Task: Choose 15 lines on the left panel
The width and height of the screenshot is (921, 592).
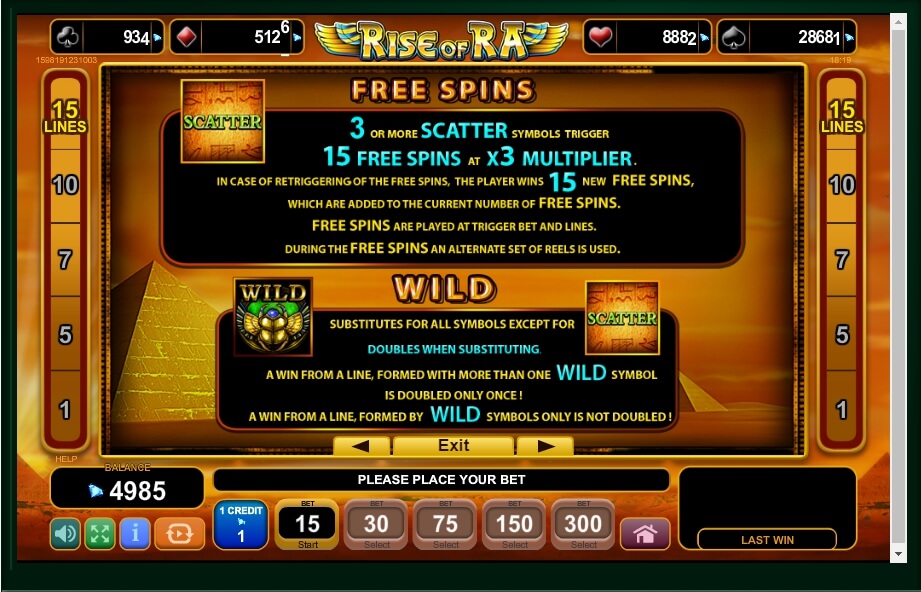Action: pos(65,116)
